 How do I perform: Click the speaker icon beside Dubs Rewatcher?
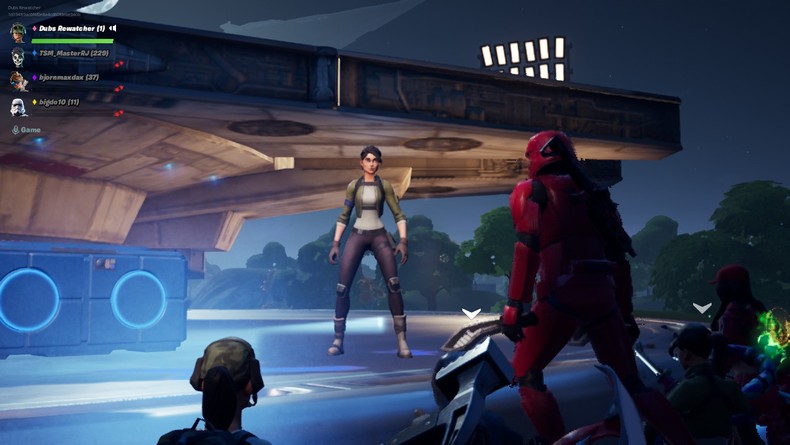click(113, 28)
